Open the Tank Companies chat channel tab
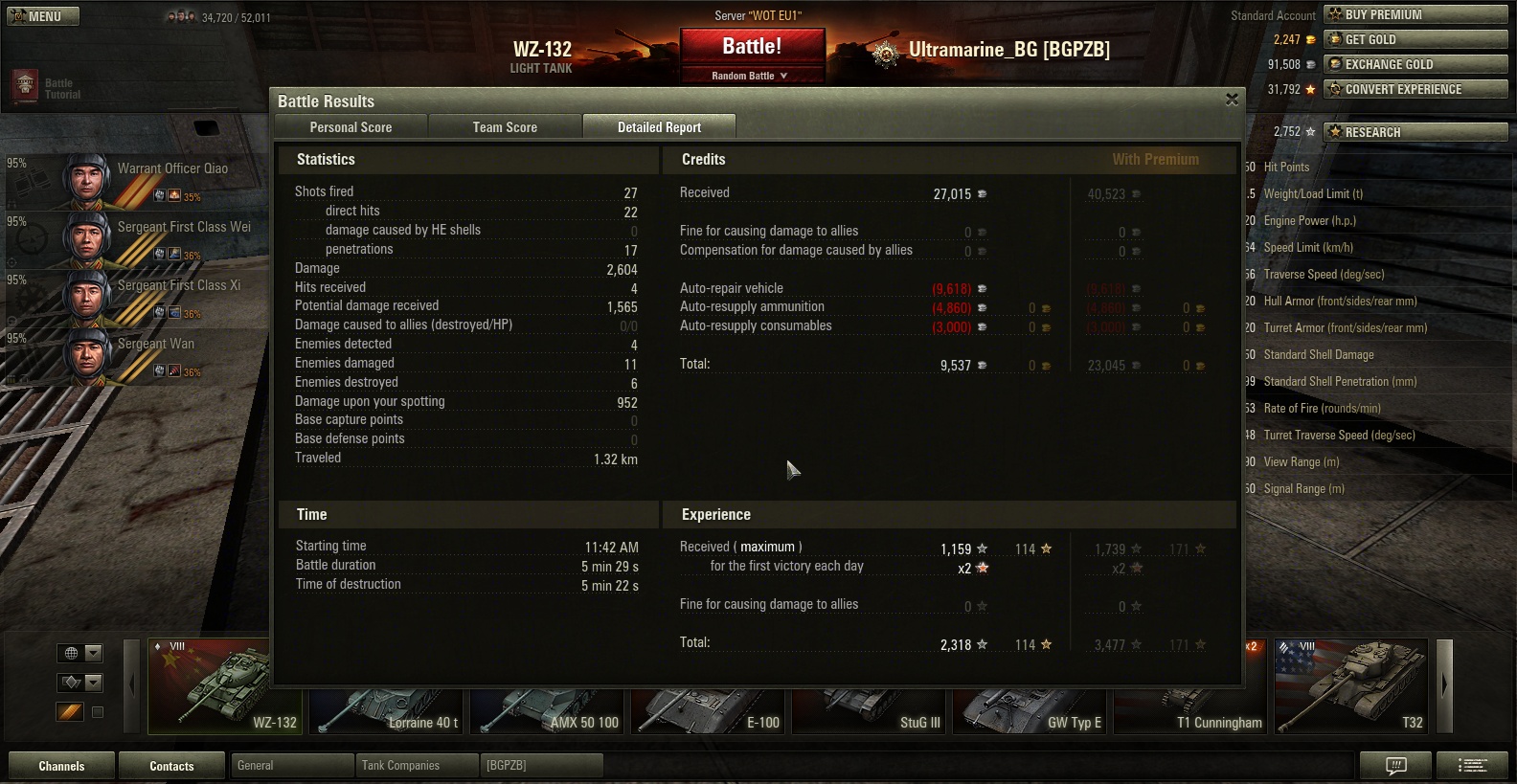 pos(417,766)
